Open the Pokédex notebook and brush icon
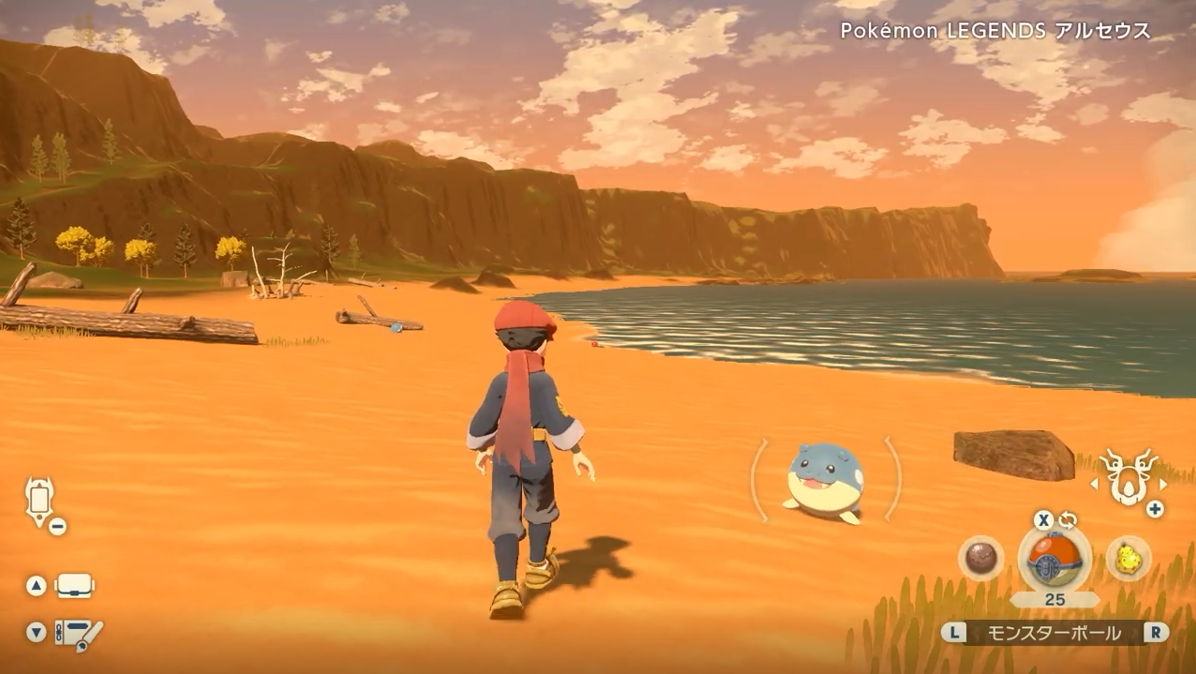The image size is (1196, 674). tap(78, 633)
